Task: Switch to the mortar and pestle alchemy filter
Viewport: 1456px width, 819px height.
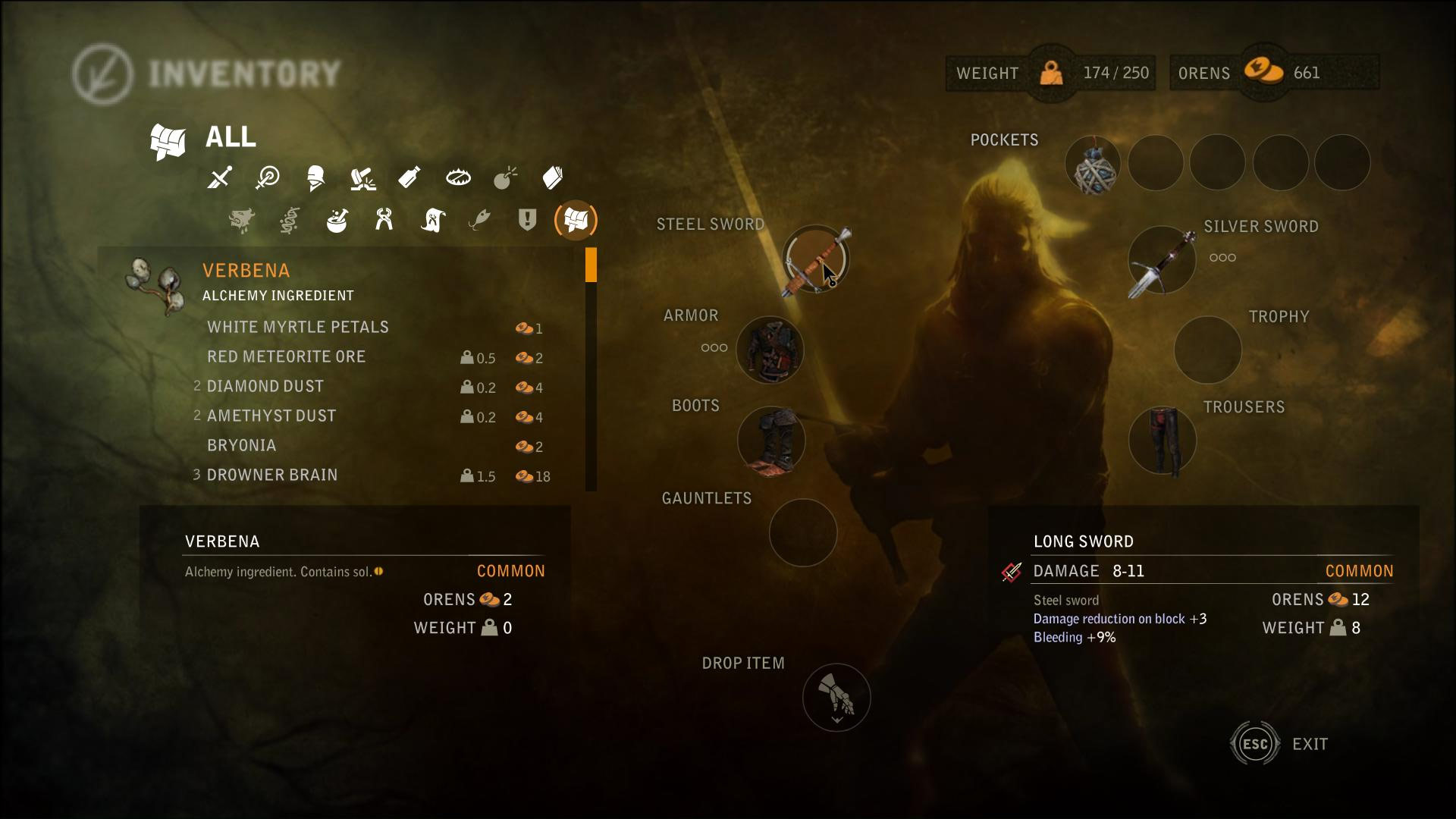Action: click(337, 221)
